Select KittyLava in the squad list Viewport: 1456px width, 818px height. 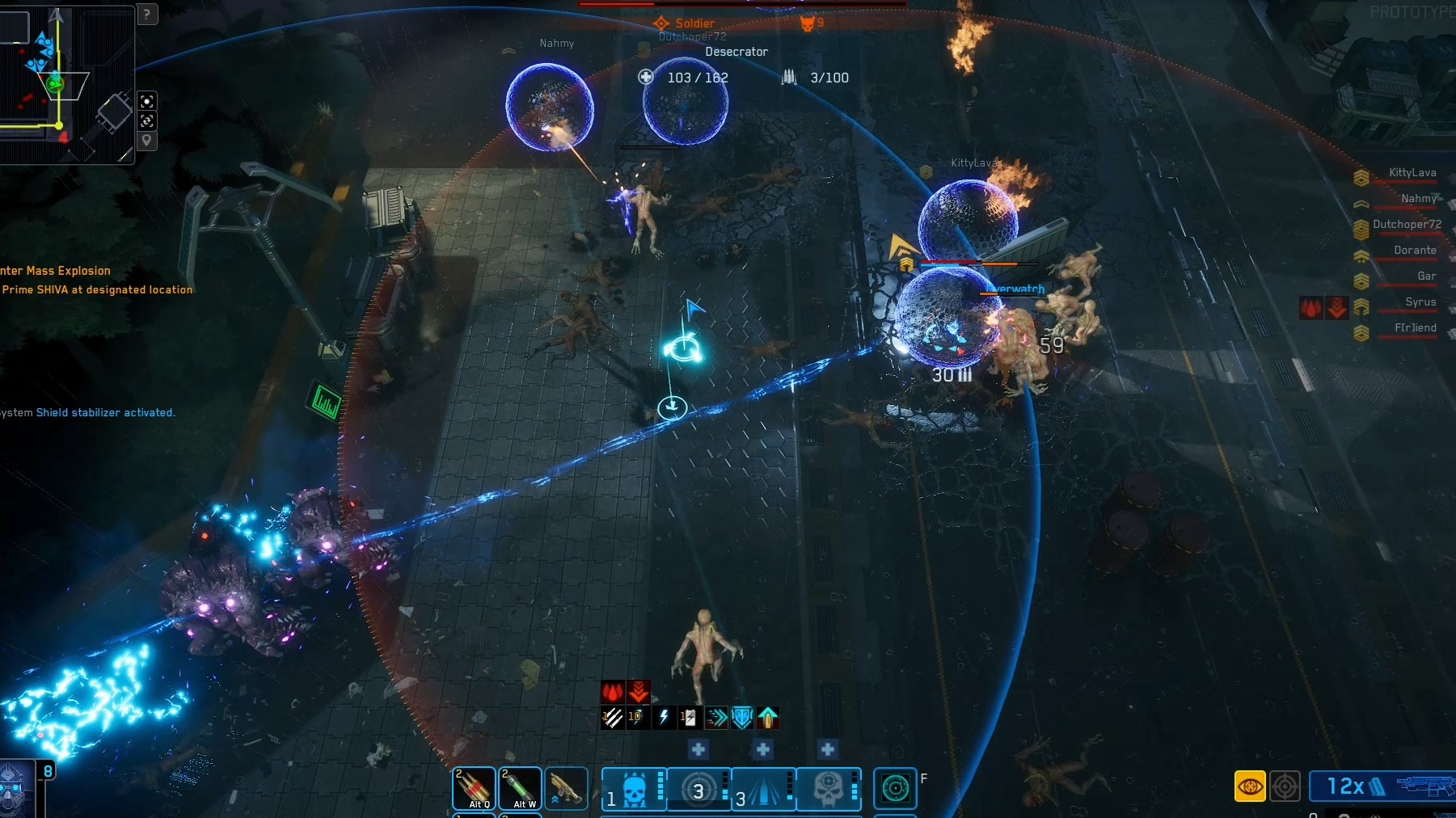coord(1412,173)
